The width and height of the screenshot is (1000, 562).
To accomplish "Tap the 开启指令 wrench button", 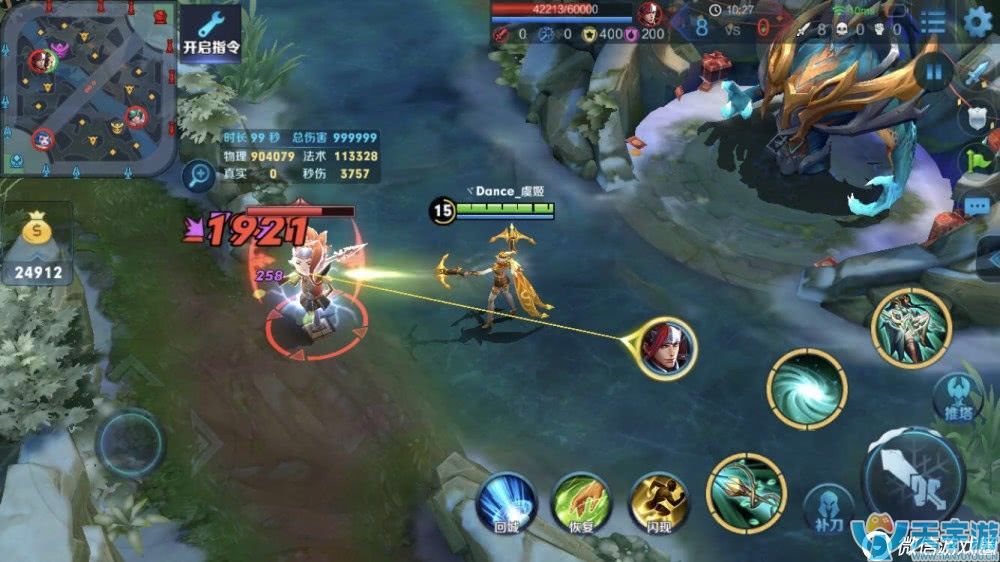I will tap(211, 32).
